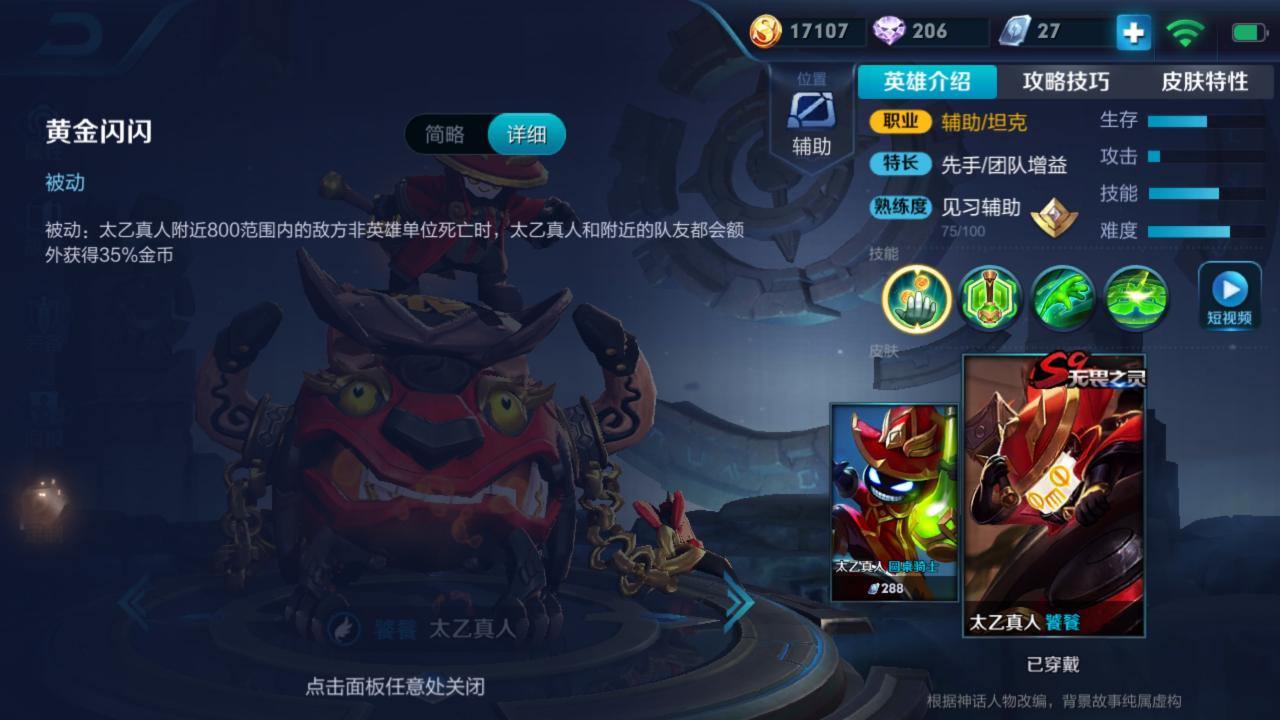Open the ultimate skill icon
Screen dimensions: 1280x720
click(x=1137, y=298)
